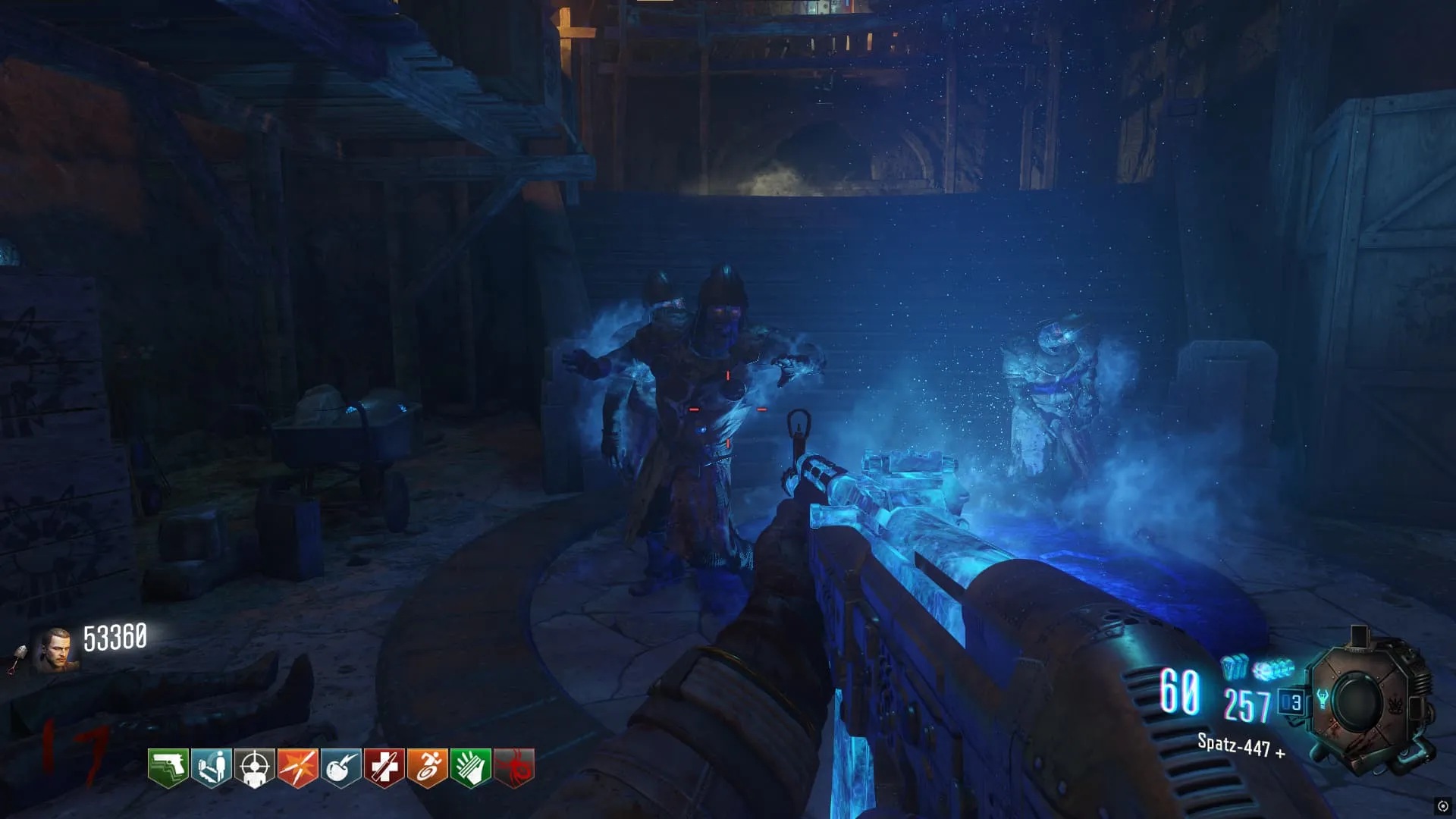Click the Deadshot Daiquiri crosshair perk icon

(255, 768)
